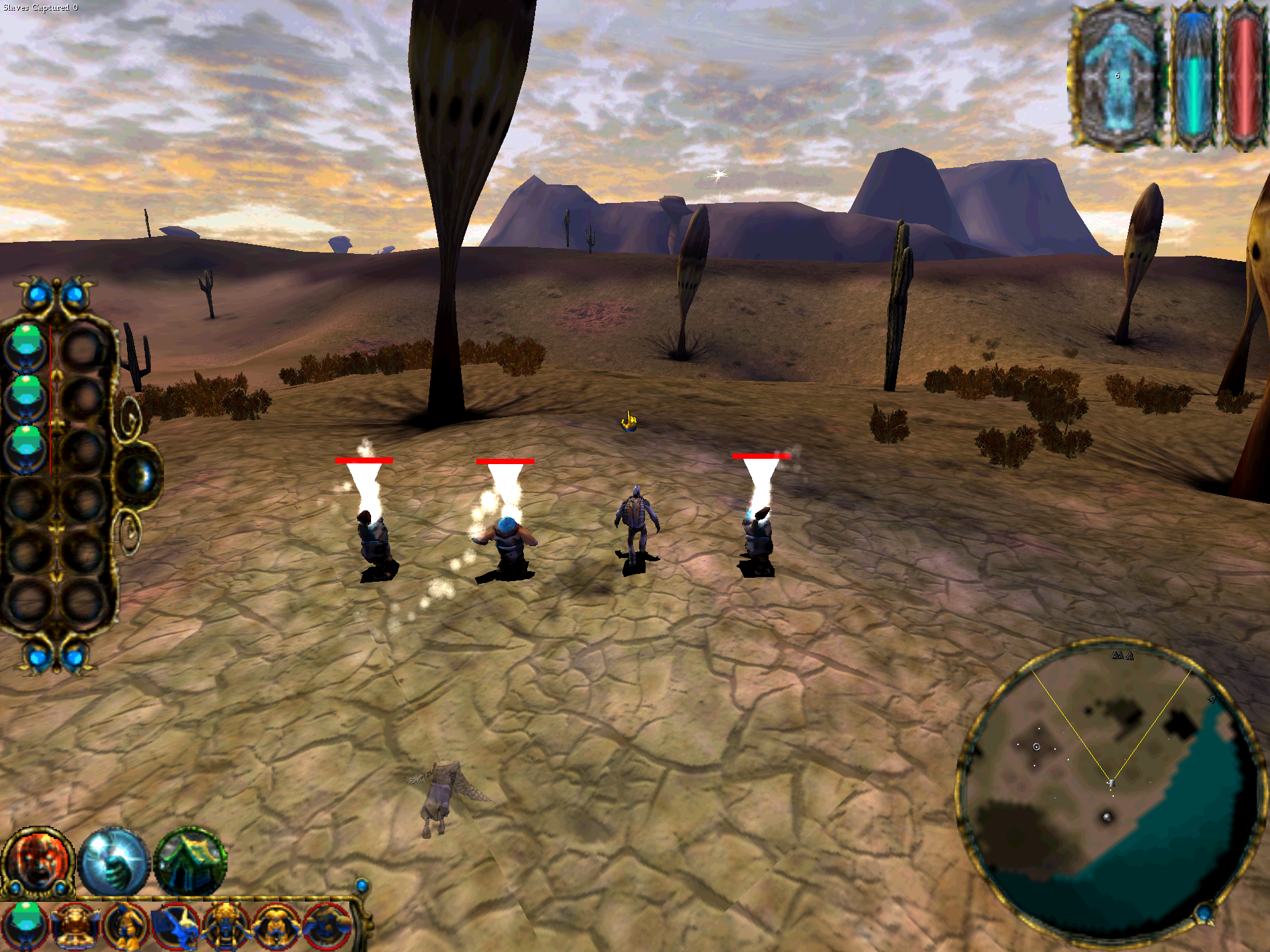Click the blue gem on the minimap frame
This screenshot has width=1270, height=952.
click(x=1204, y=916)
